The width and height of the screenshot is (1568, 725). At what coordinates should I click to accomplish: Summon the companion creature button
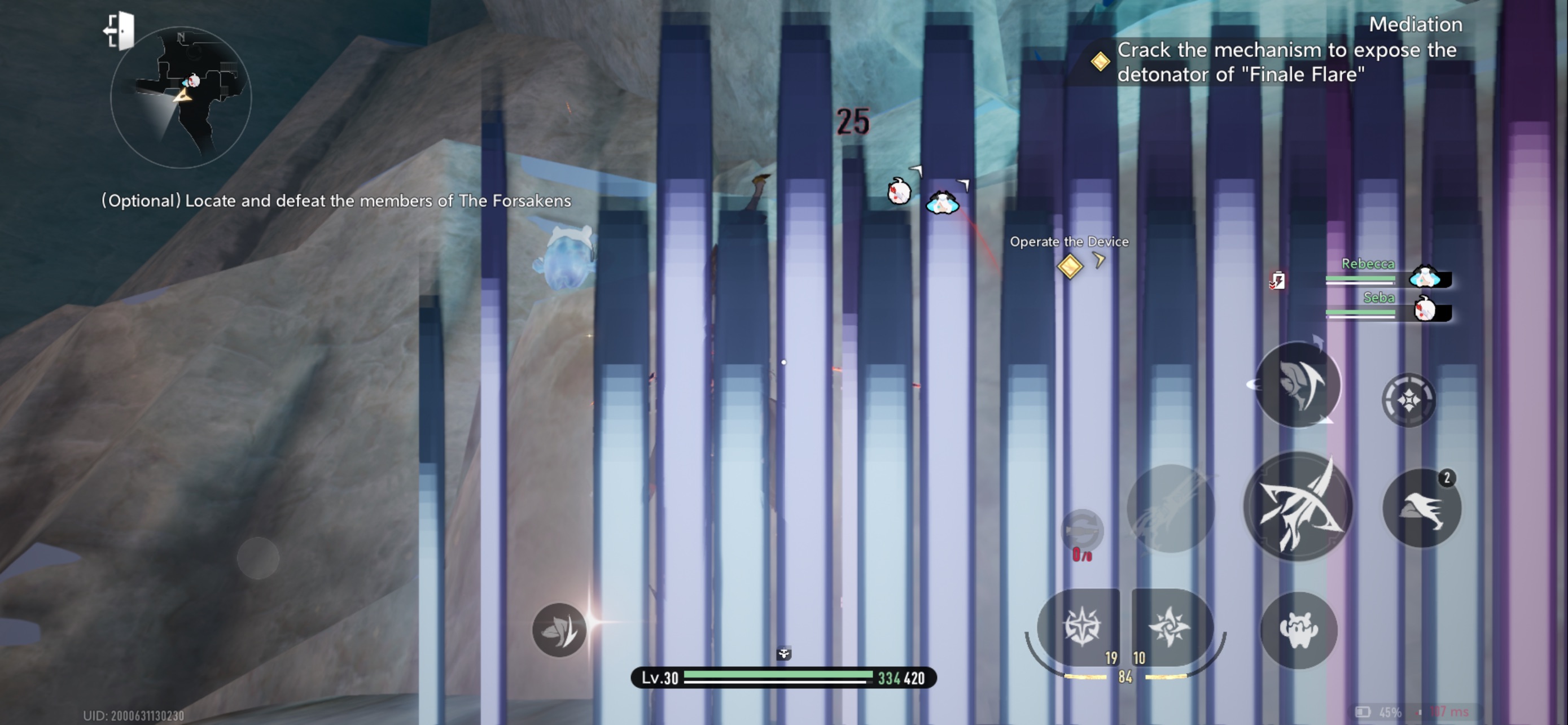pos(1298,630)
